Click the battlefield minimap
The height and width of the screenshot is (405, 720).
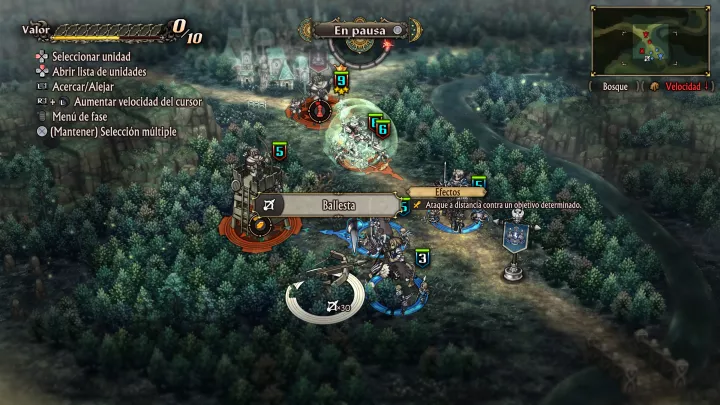(x=653, y=39)
